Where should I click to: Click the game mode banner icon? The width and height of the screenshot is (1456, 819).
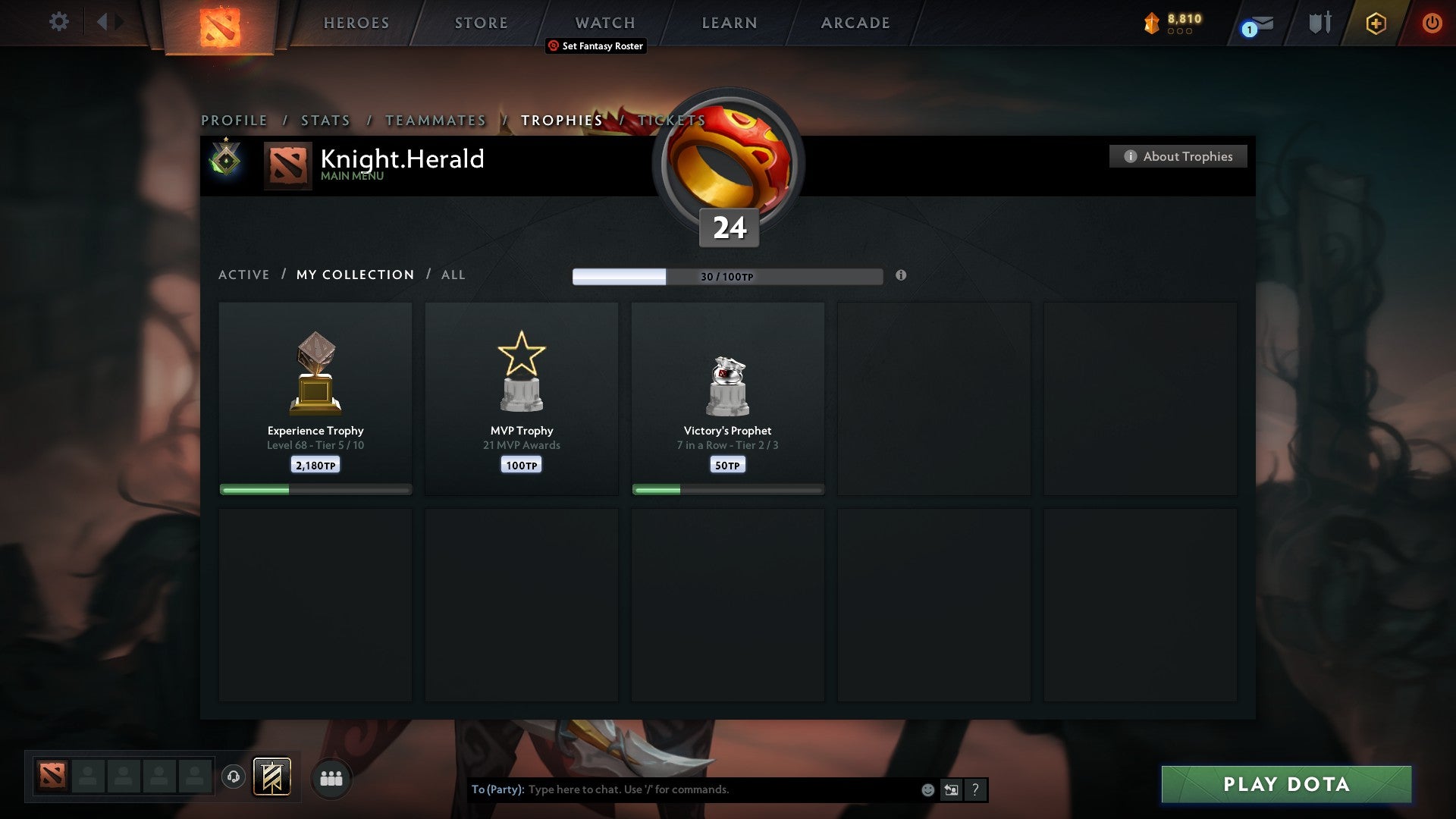(x=272, y=777)
